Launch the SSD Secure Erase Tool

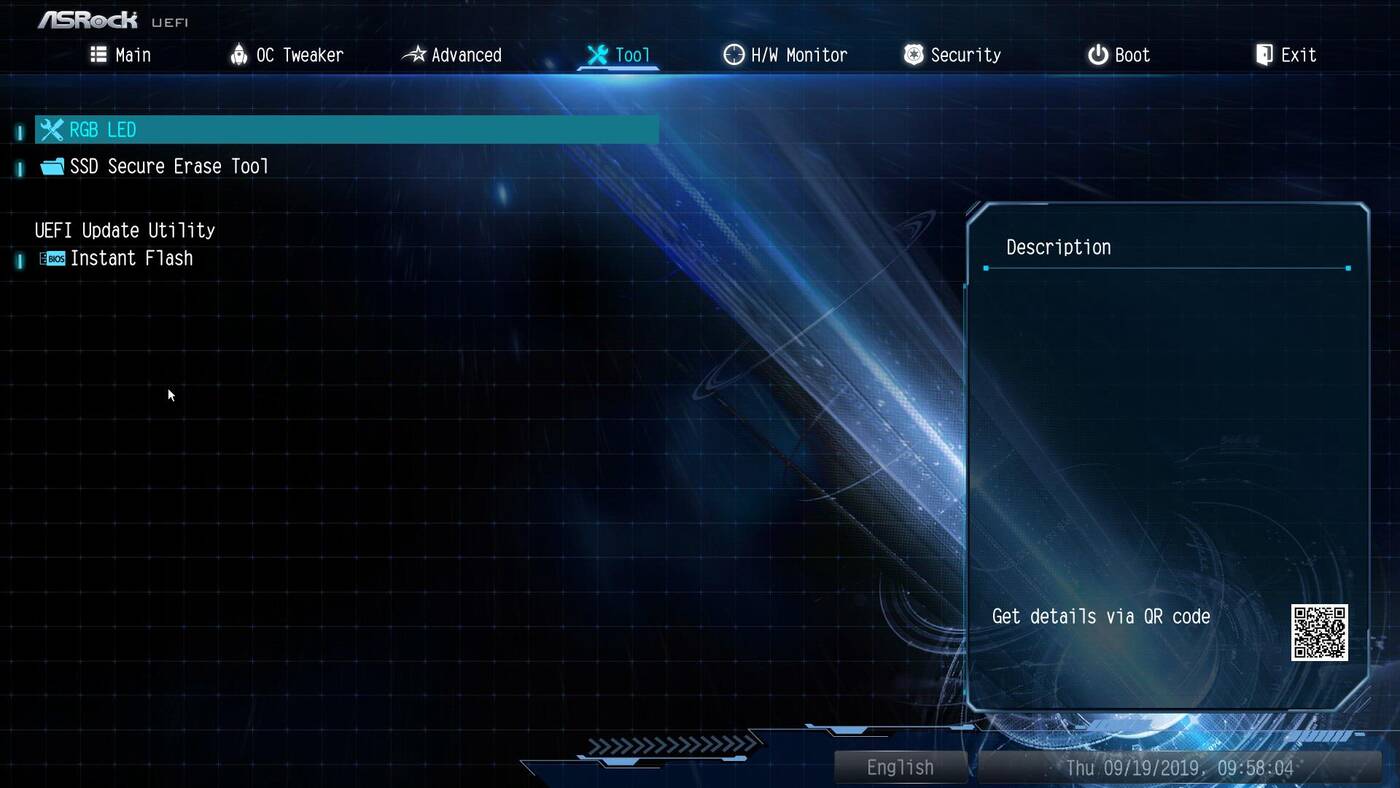pos(168,166)
